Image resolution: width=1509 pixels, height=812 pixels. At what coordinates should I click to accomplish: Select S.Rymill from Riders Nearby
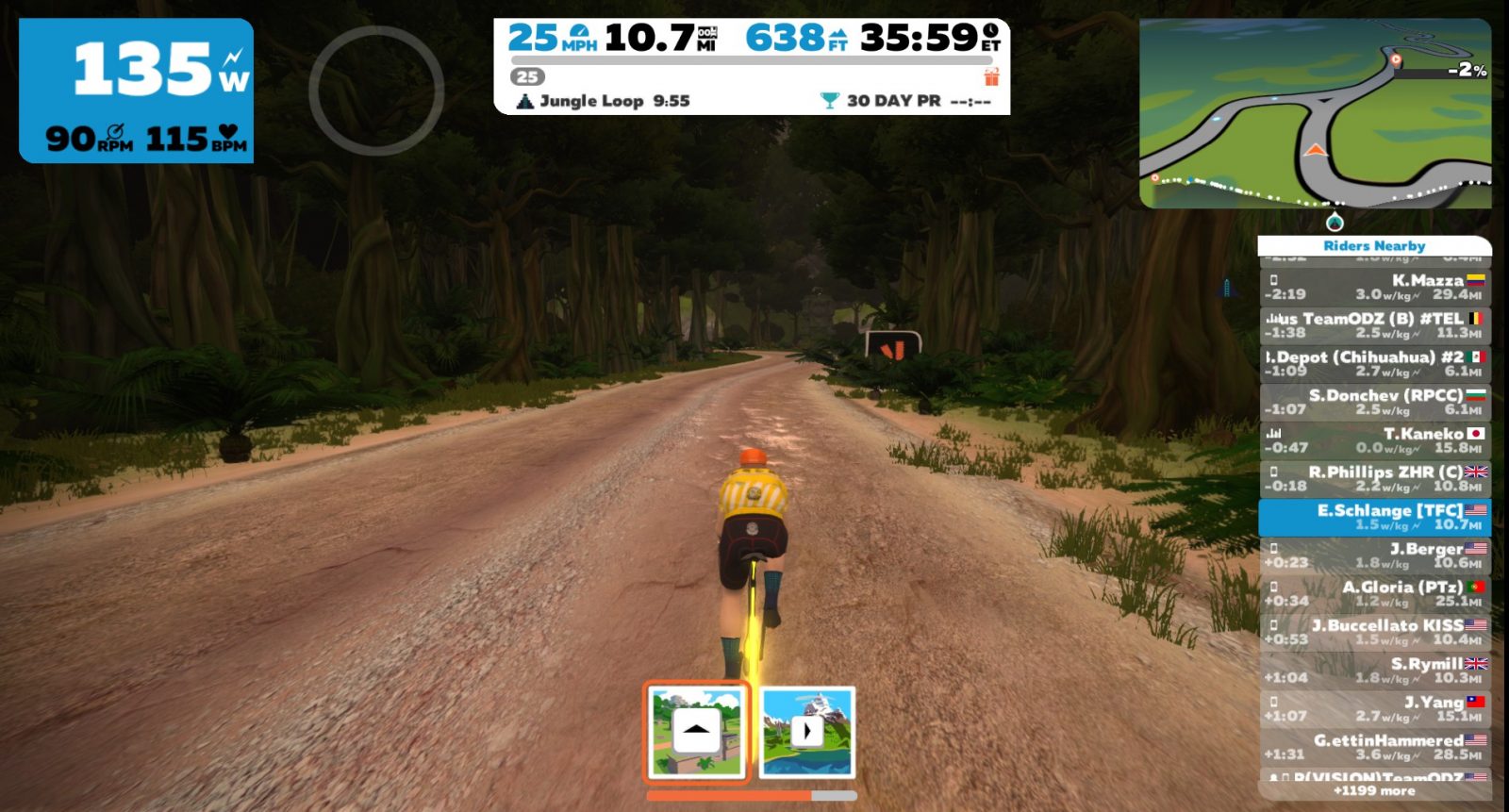click(x=1374, y=671)
